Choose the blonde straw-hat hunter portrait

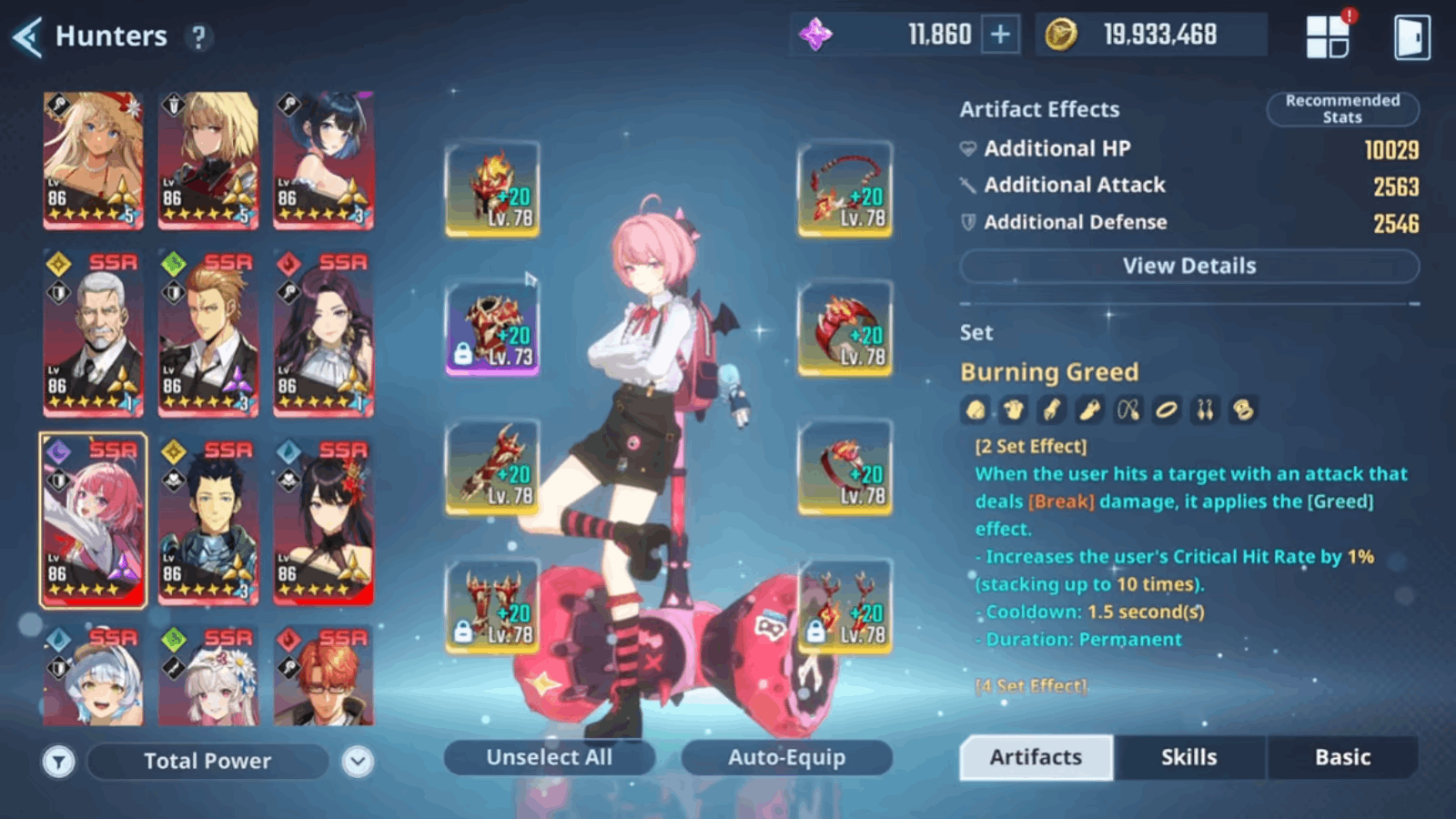pyautogui.click(x=93, y=160)
